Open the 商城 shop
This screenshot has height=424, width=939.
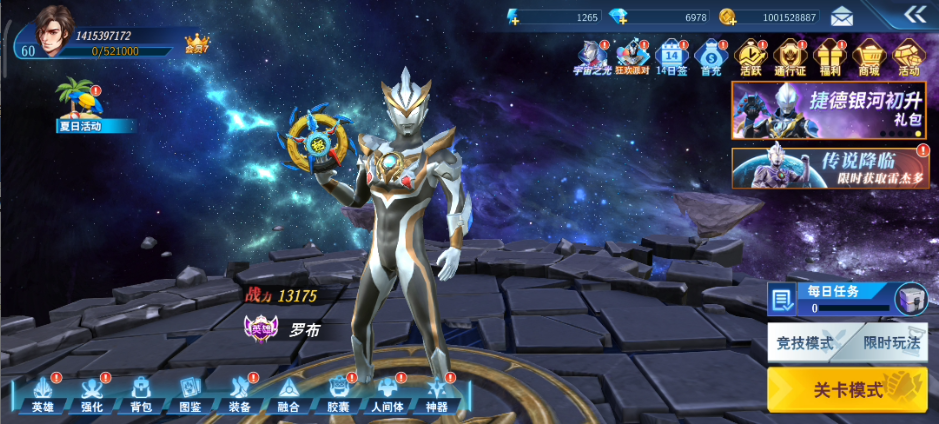click(868, 58)
